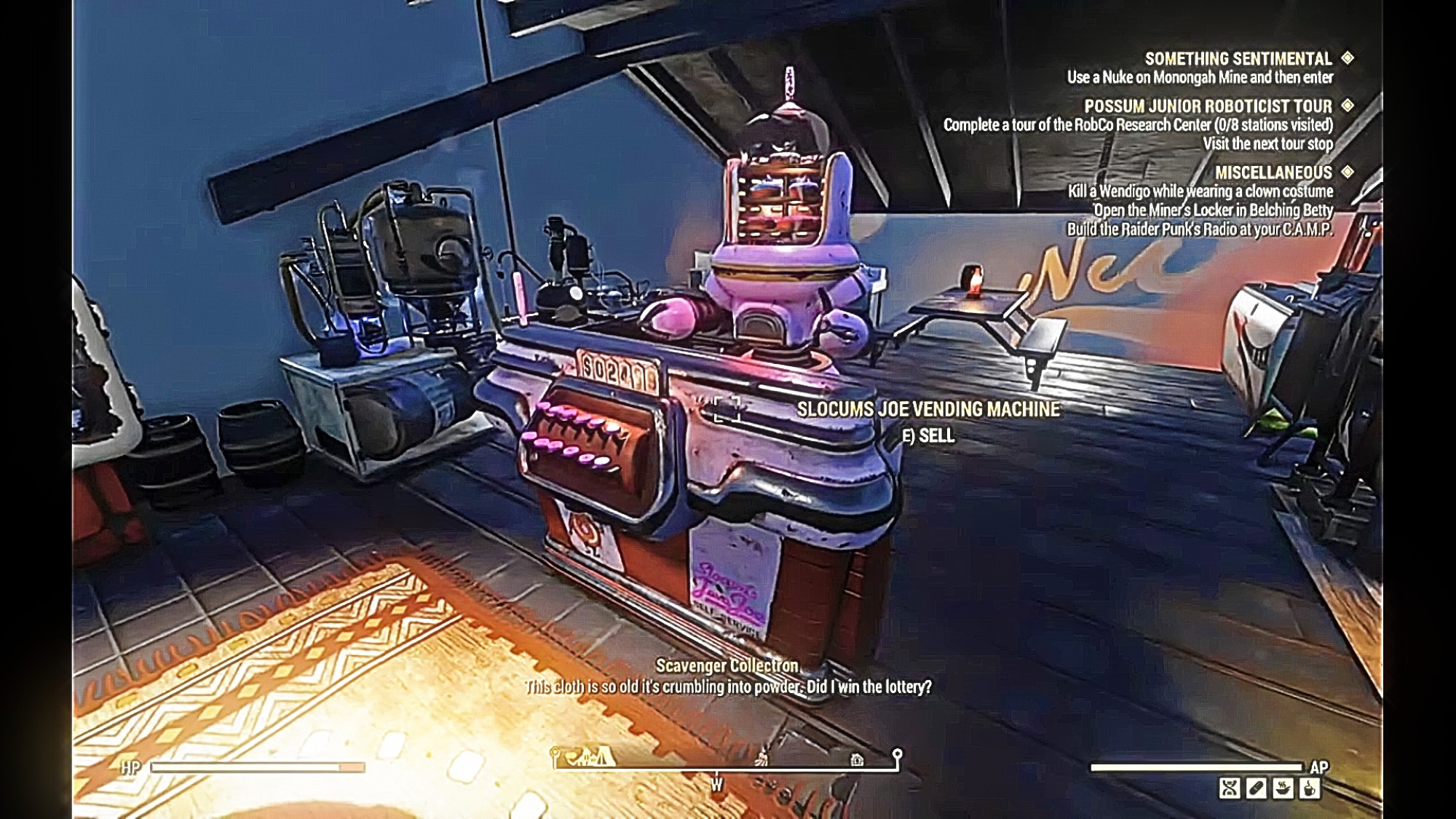The width and height of the screenshot is (1456, 819).
Task: Select the Something Sentimental quest tracker
Action: click(1238, 59)
